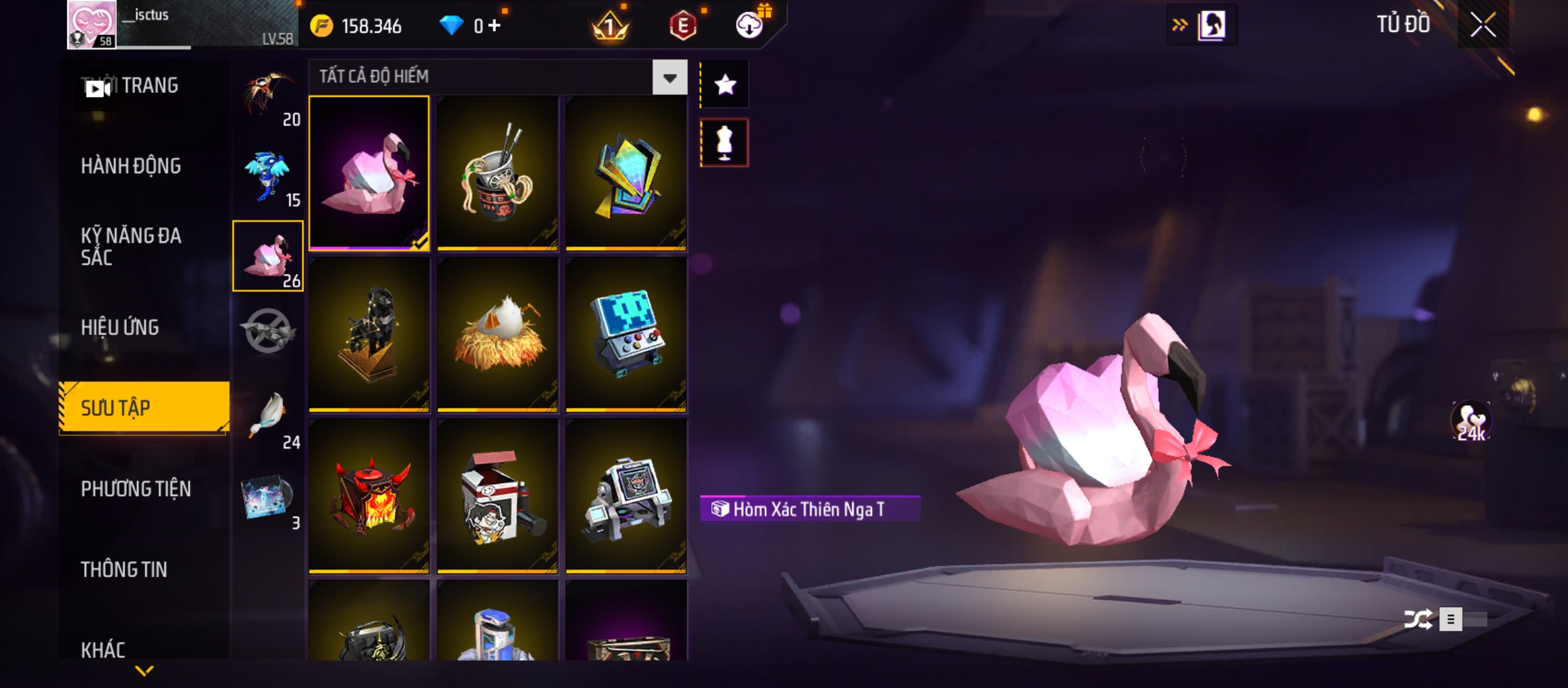Select the red demon horned crate
The height and width of the screenshot is (688, 1568).
pyautogui.click(x=369, y=496)
